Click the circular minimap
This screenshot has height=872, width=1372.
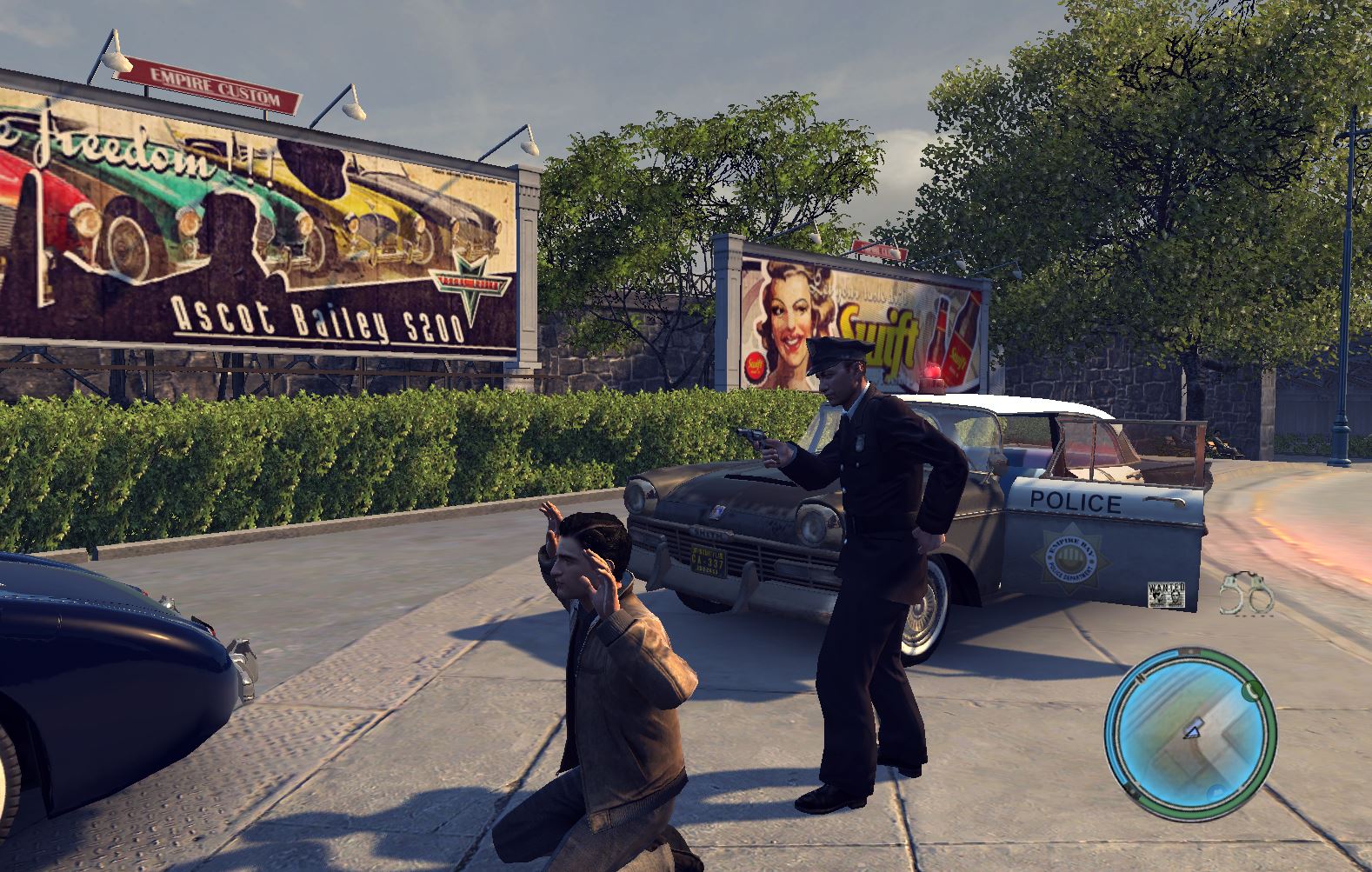[1190, 728]
